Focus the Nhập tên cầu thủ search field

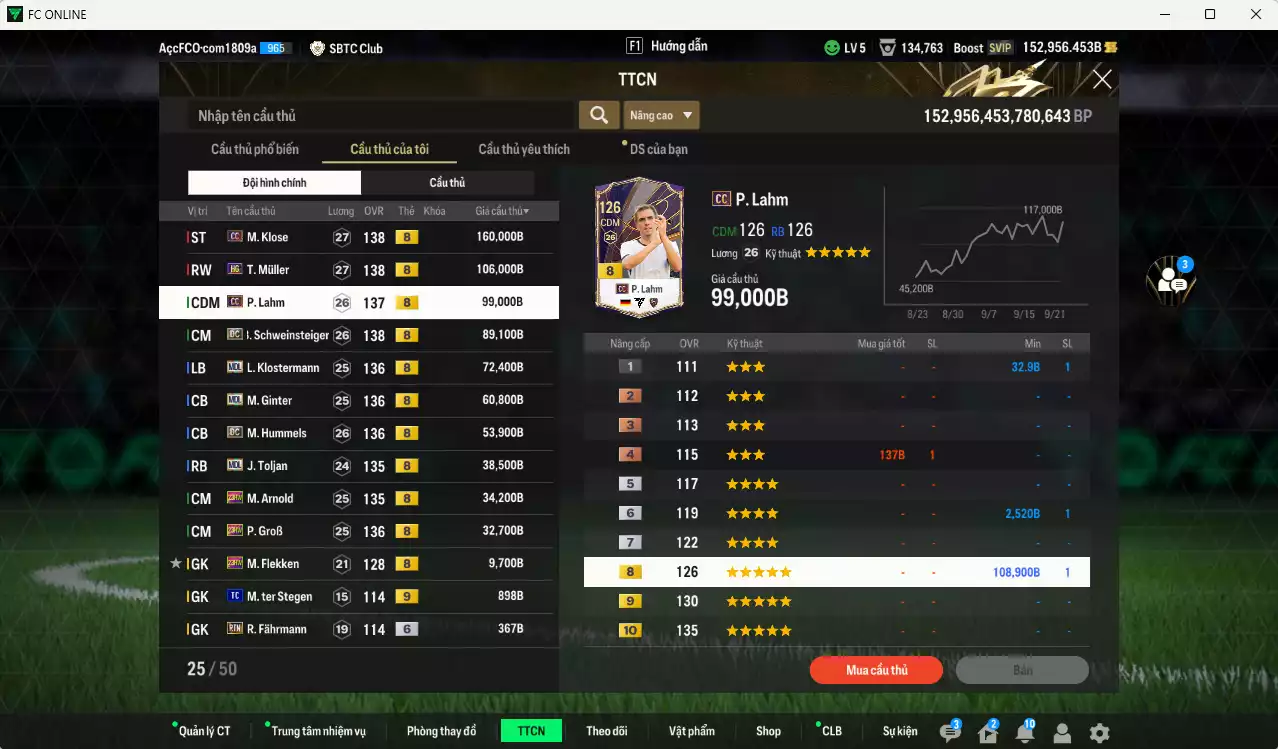click(380, 116)
